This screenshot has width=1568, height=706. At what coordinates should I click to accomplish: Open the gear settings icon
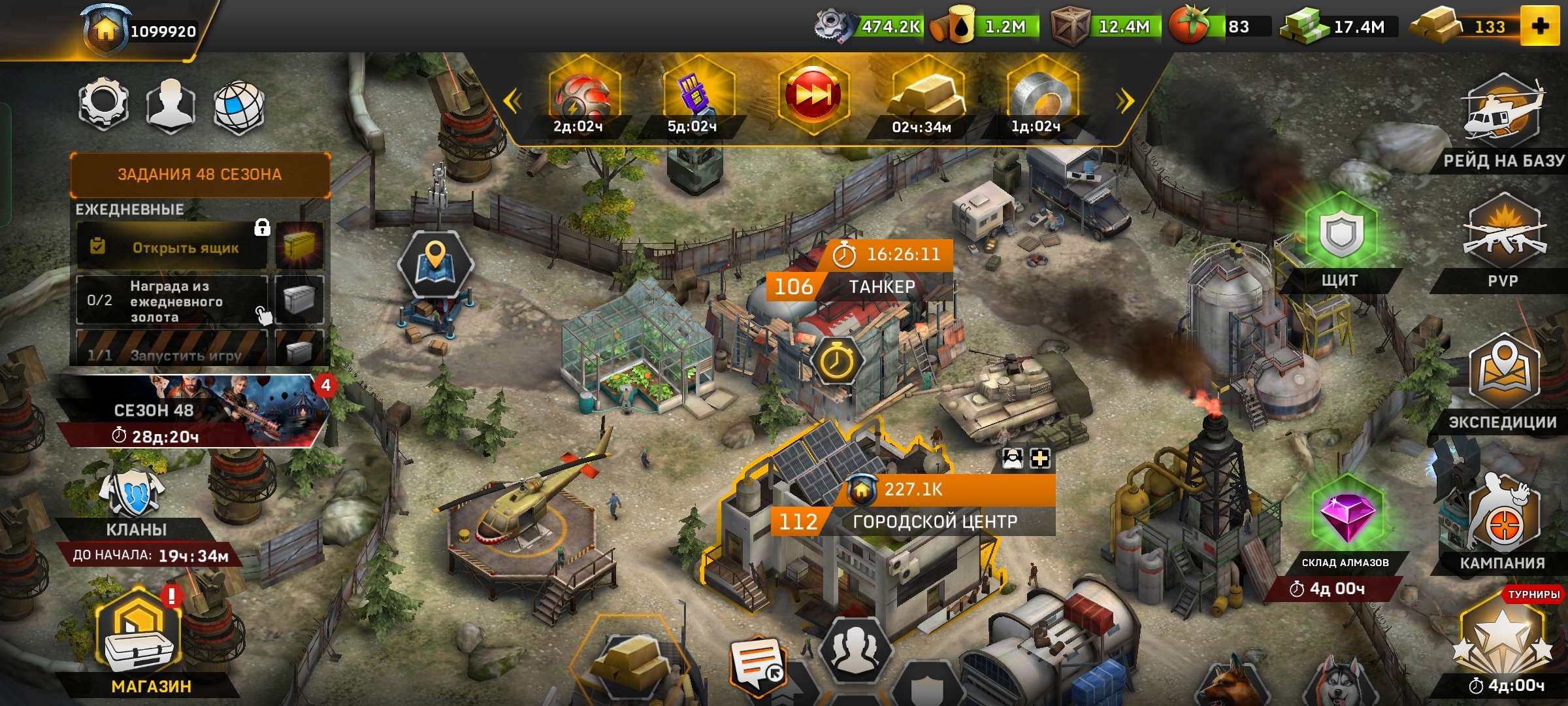[x=103, y=105]
